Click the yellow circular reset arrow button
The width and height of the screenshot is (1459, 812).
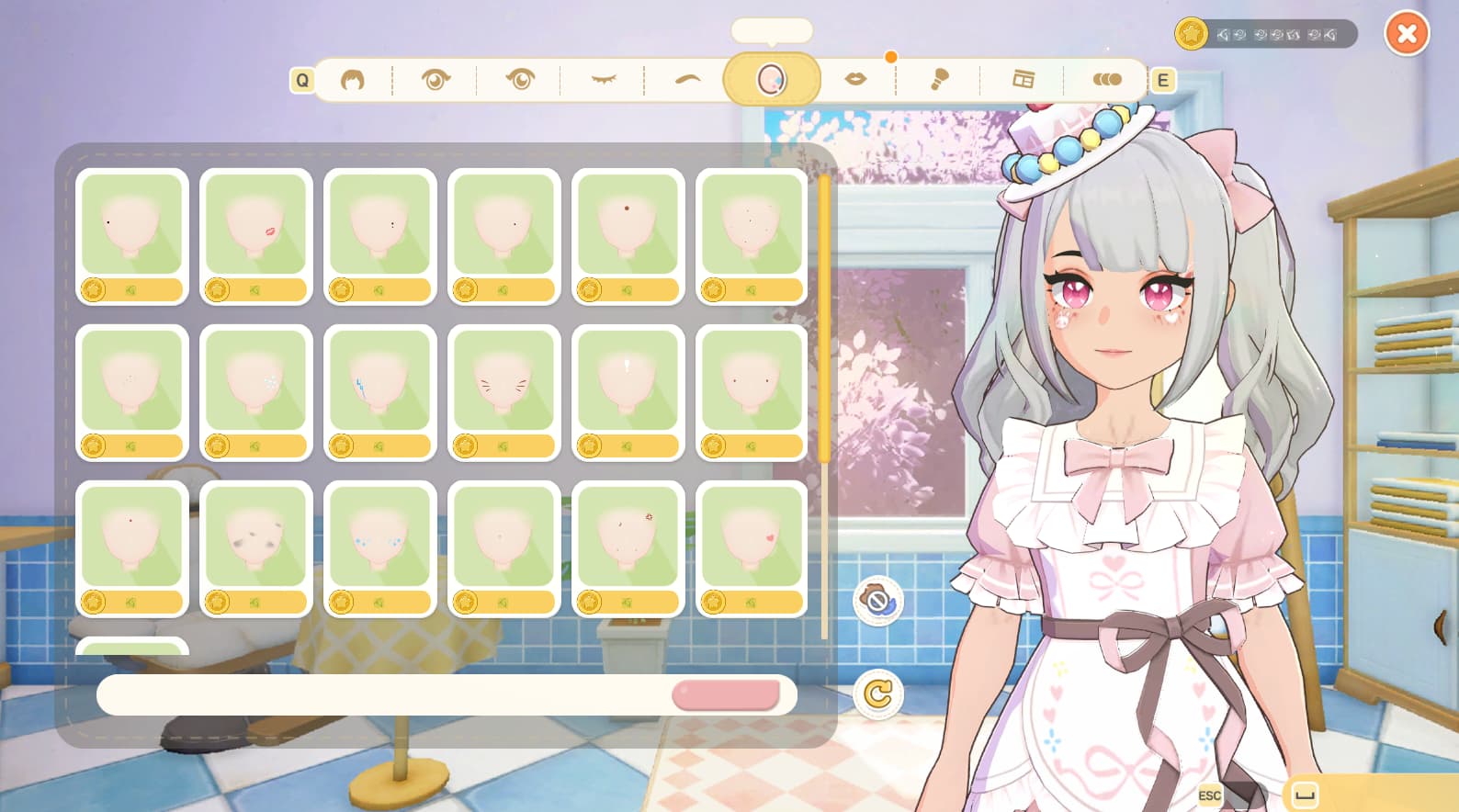[x=878, y=694]
